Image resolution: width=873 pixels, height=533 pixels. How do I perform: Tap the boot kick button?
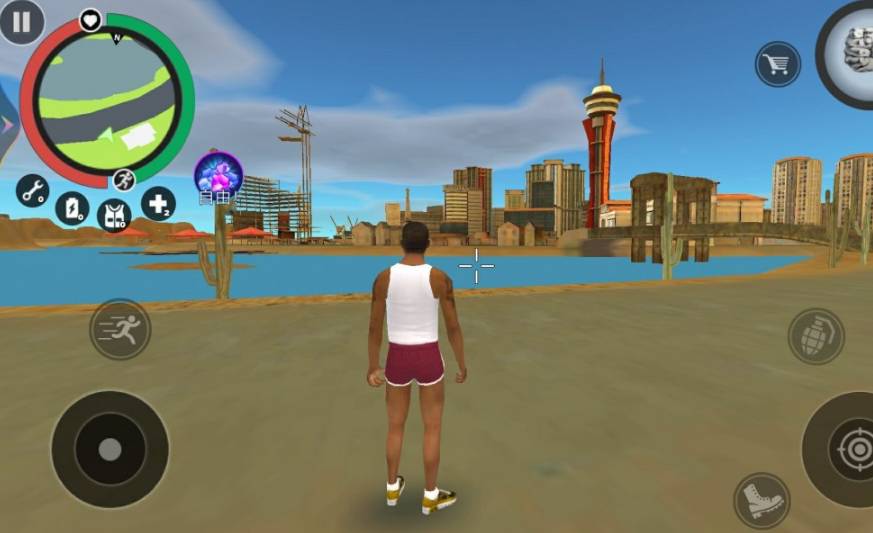coord(761,499)
